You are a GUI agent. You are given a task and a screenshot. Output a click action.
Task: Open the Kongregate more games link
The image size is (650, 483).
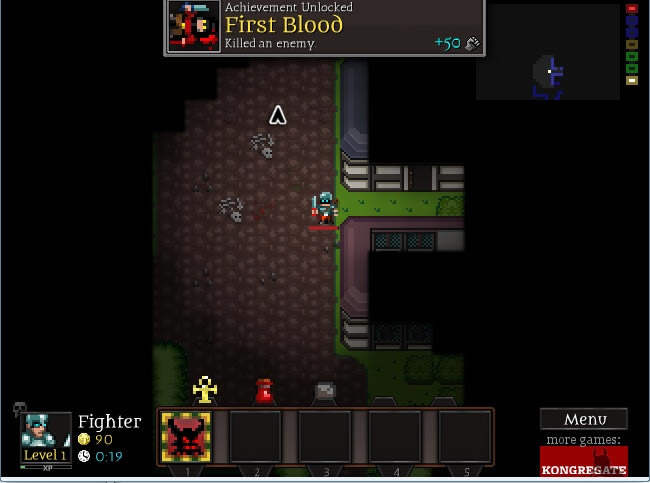point(584,461)
